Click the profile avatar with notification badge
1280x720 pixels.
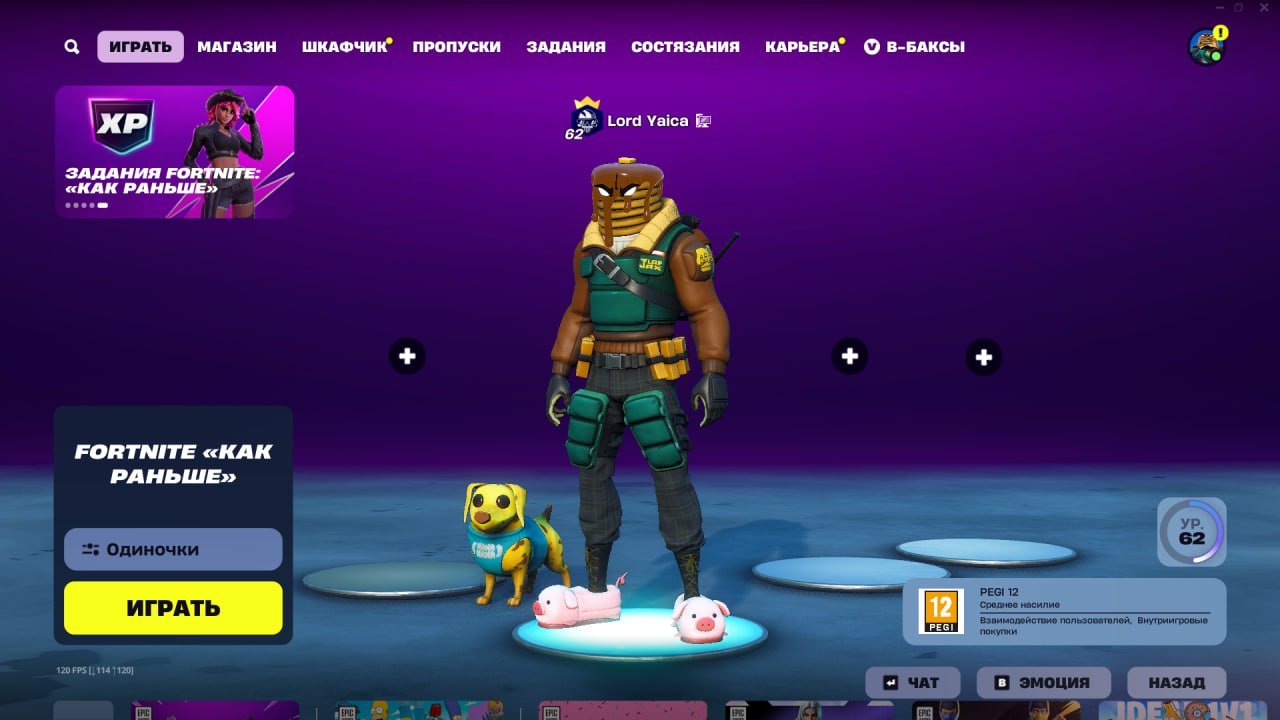pos(1204,44)
